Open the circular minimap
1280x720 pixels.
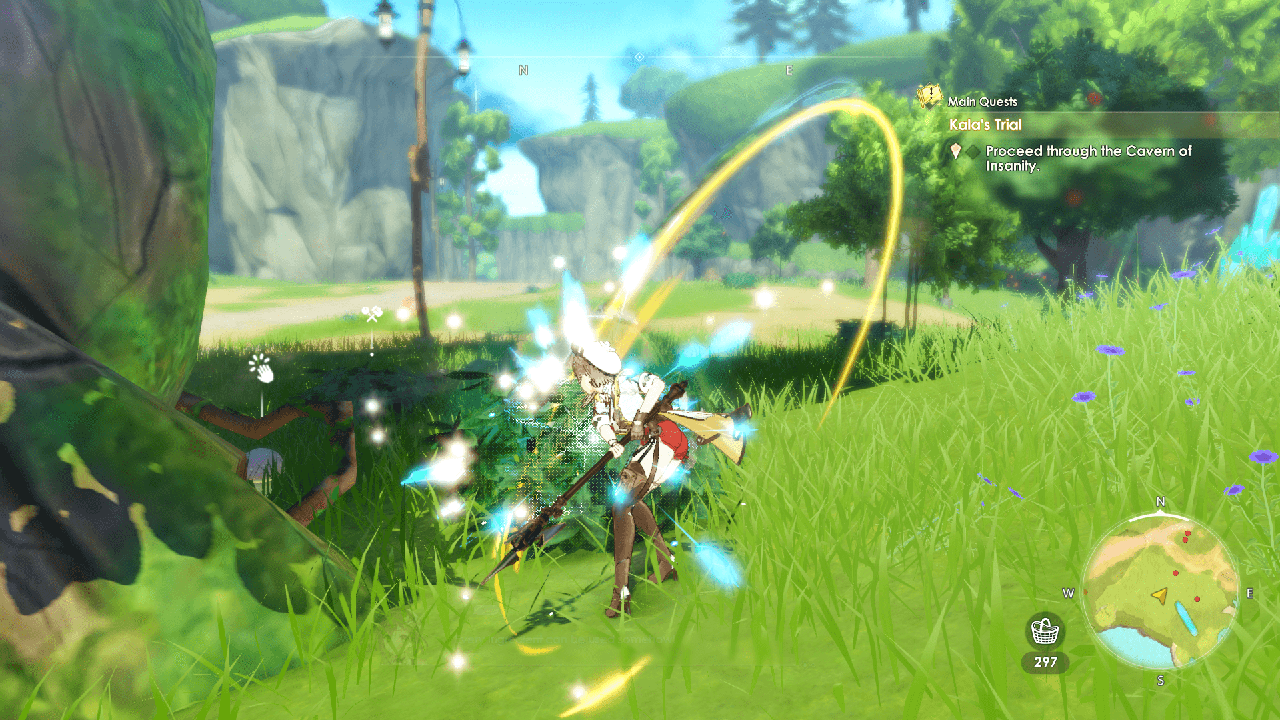tap(1160, 594)
